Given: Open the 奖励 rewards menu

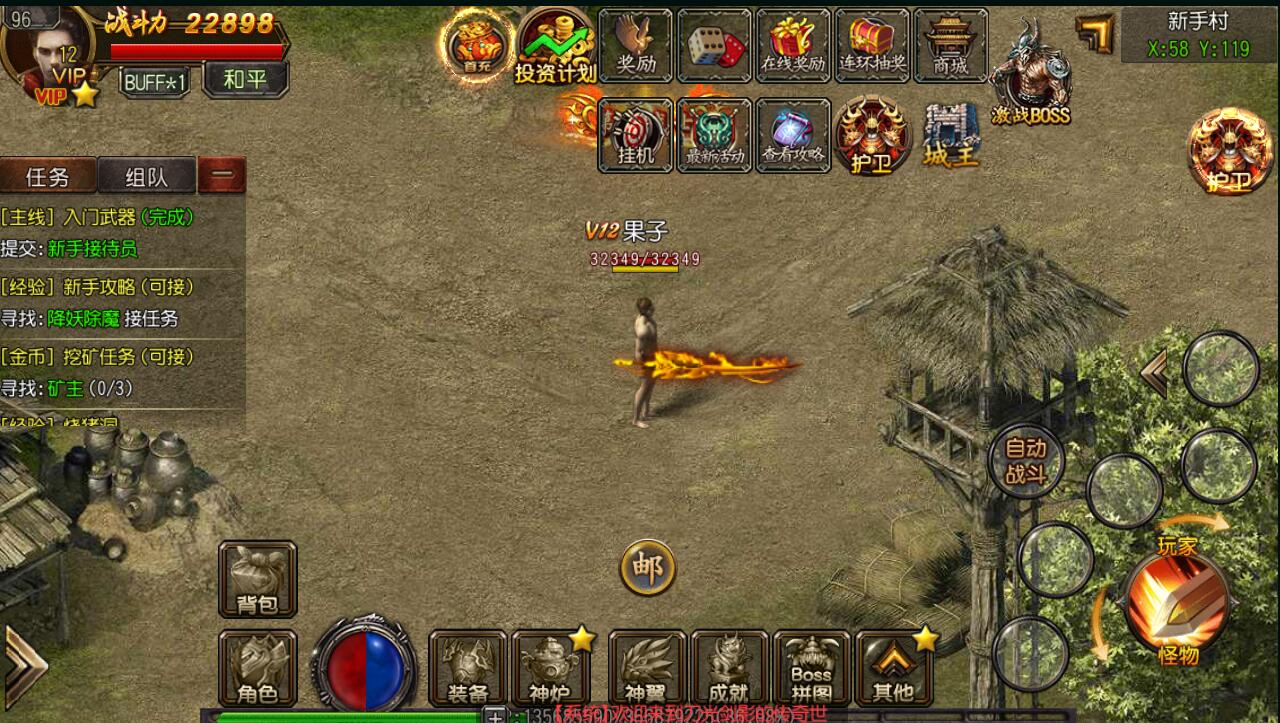Looking at the screenshot, I should coord(636,46).
